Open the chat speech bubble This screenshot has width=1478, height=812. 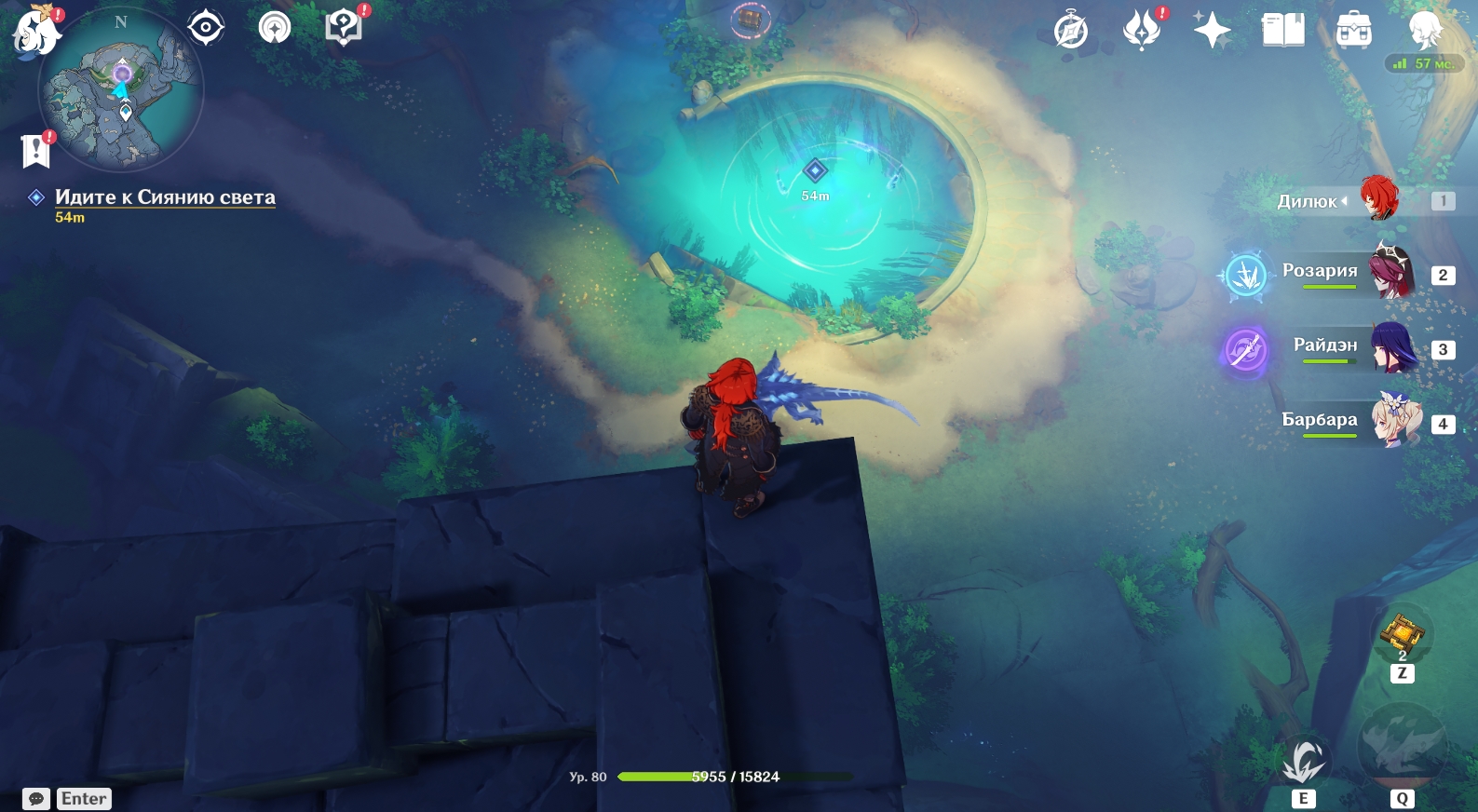(36, 799)
